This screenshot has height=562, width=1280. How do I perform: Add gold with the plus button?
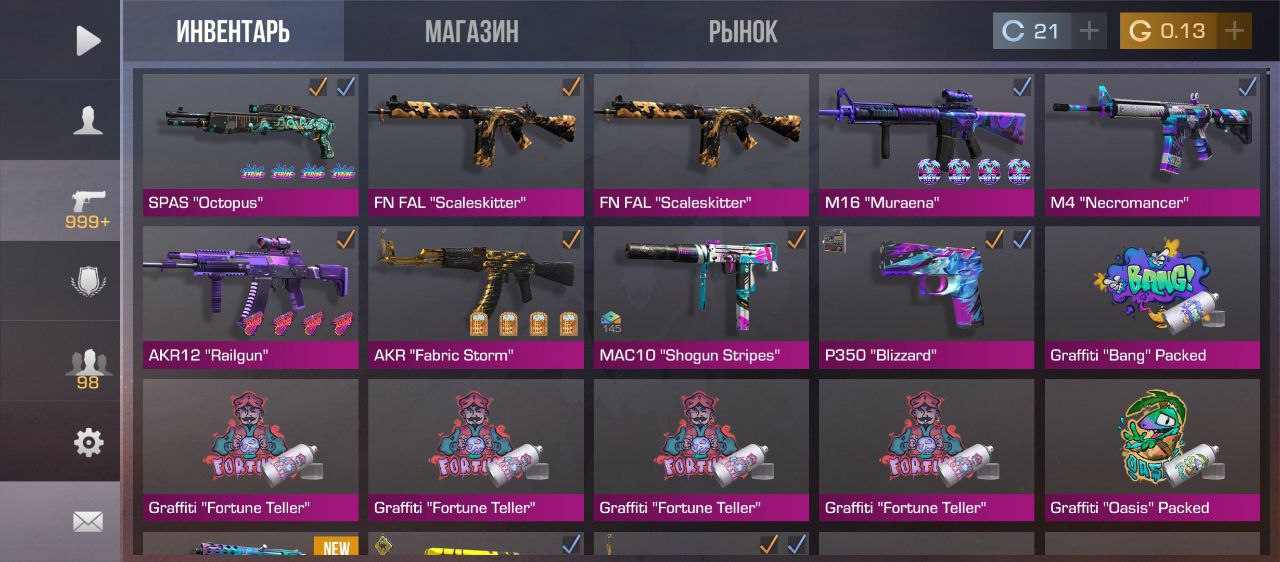click(1235, 31)
